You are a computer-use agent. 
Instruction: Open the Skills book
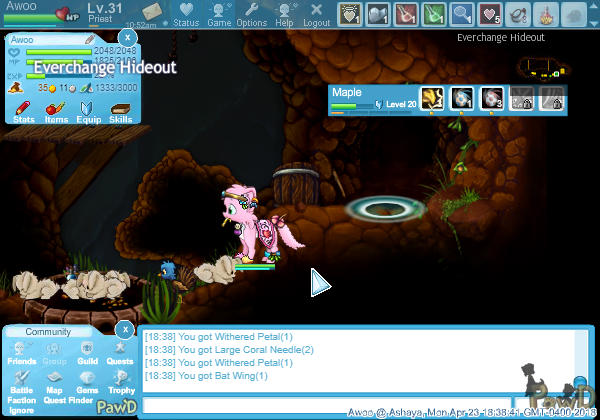click(x=120, y=110)
